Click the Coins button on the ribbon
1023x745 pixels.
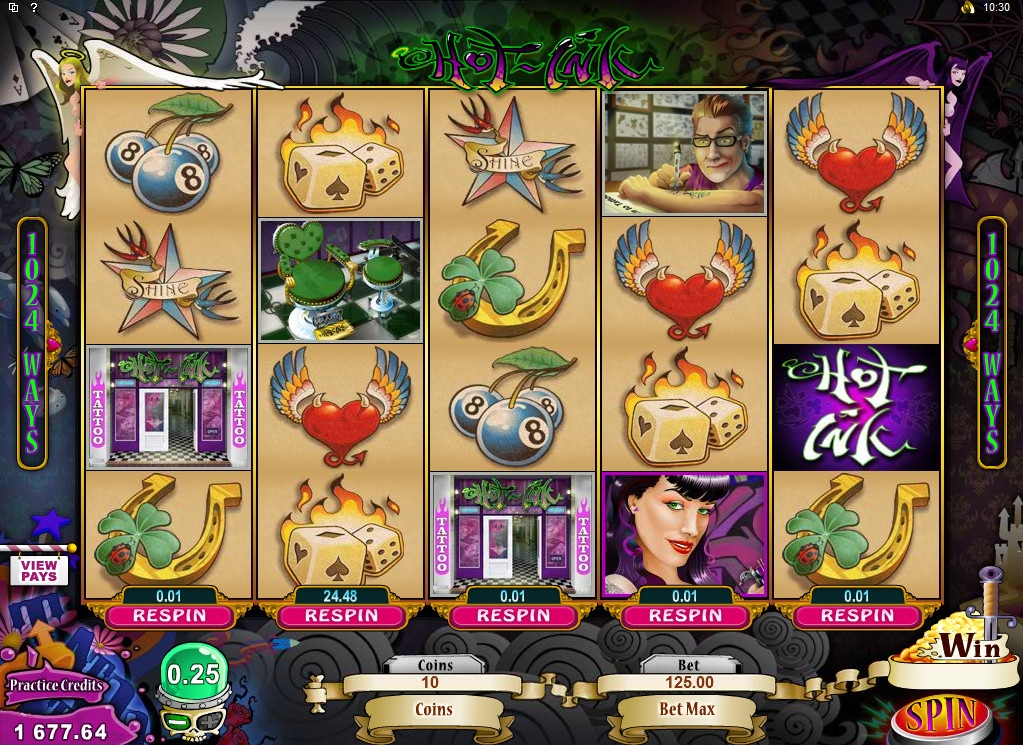tap(434, 709)
